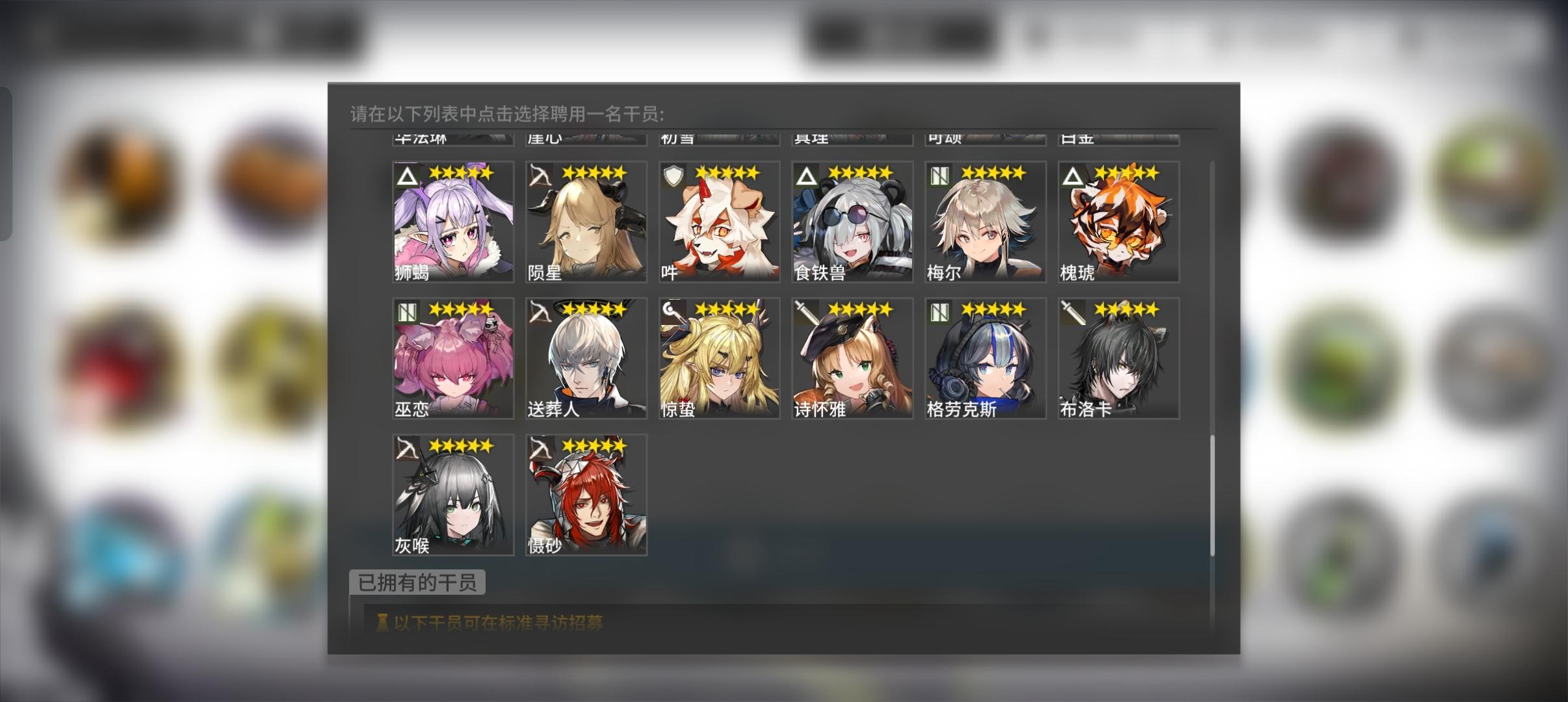Choose 巫恋 from the operator list
Viewport: 1568px width, 702px height.
click(452, 357)
